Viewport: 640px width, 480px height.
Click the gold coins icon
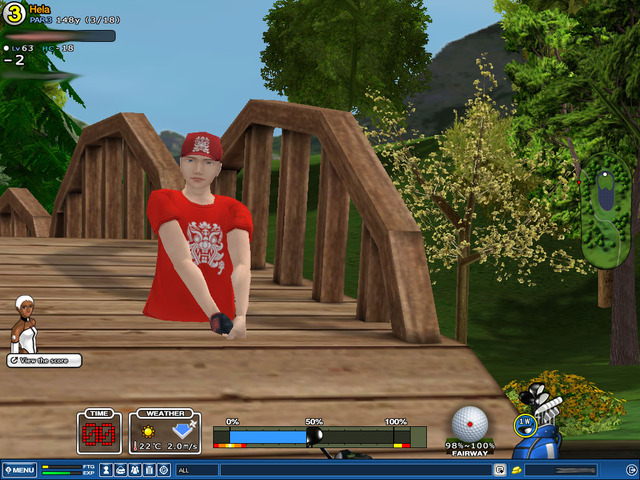[x=514, y=470]
